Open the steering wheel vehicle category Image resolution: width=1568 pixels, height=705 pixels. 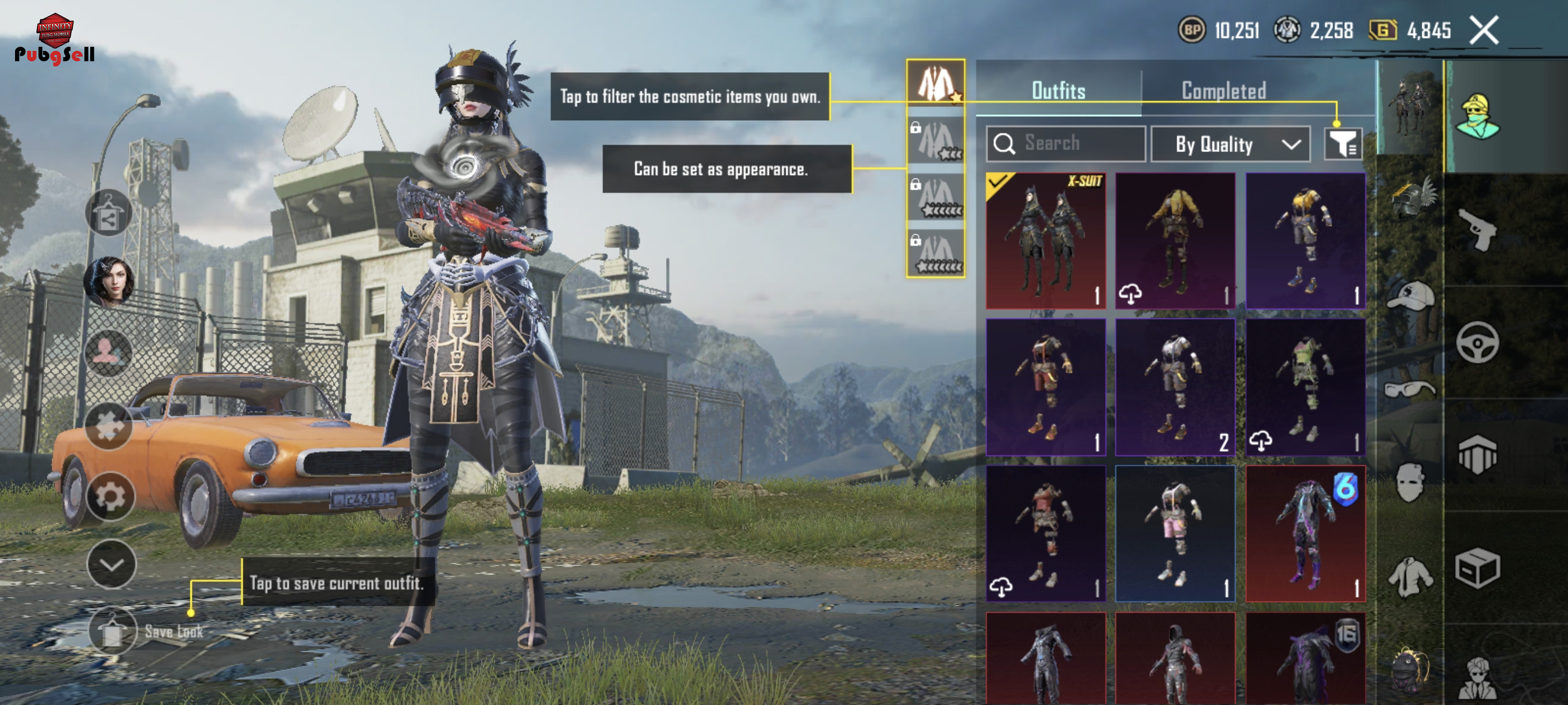tap(1477, 343)
